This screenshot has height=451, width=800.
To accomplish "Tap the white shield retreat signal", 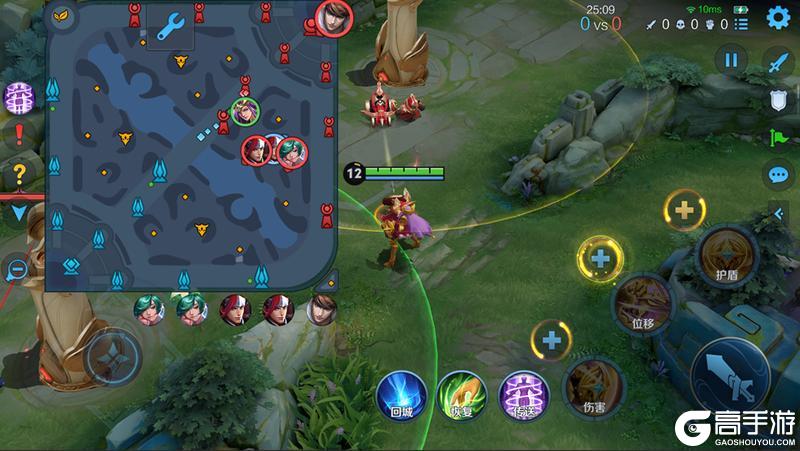I will 778,99.
